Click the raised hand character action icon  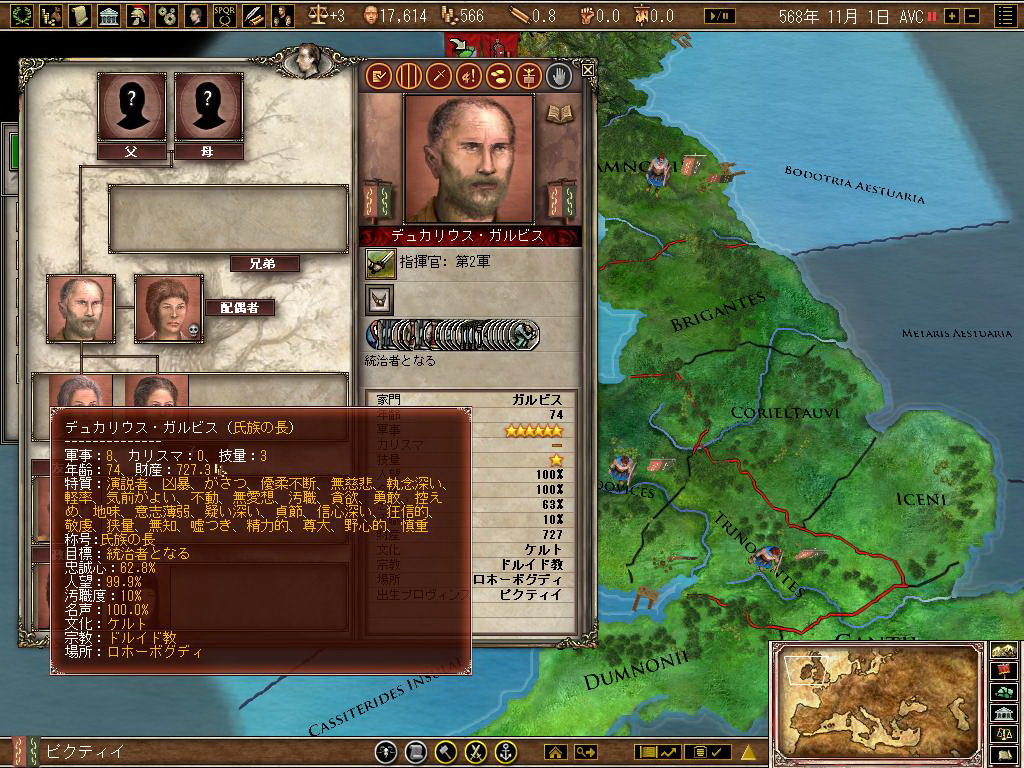(x=559, y=75)
